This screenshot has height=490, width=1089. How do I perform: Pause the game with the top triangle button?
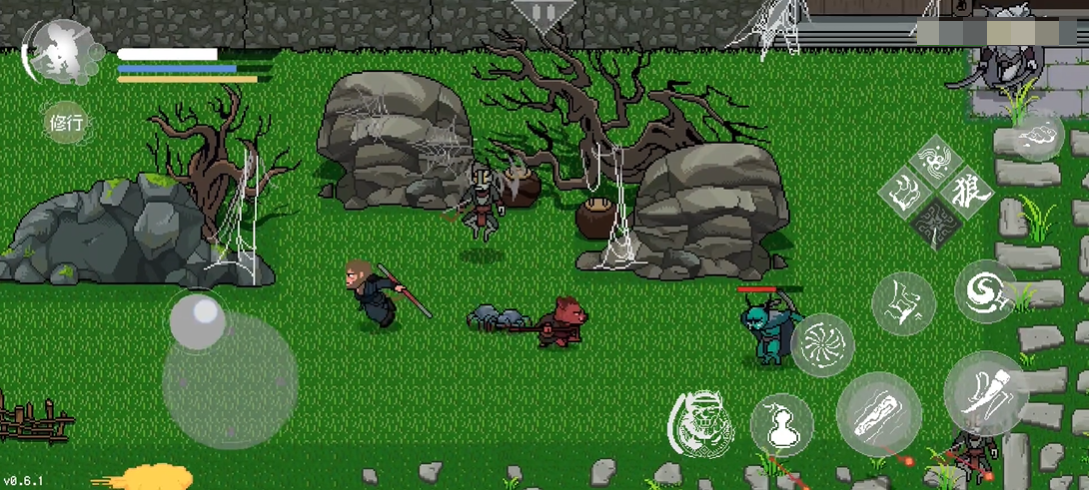(543, 14)
